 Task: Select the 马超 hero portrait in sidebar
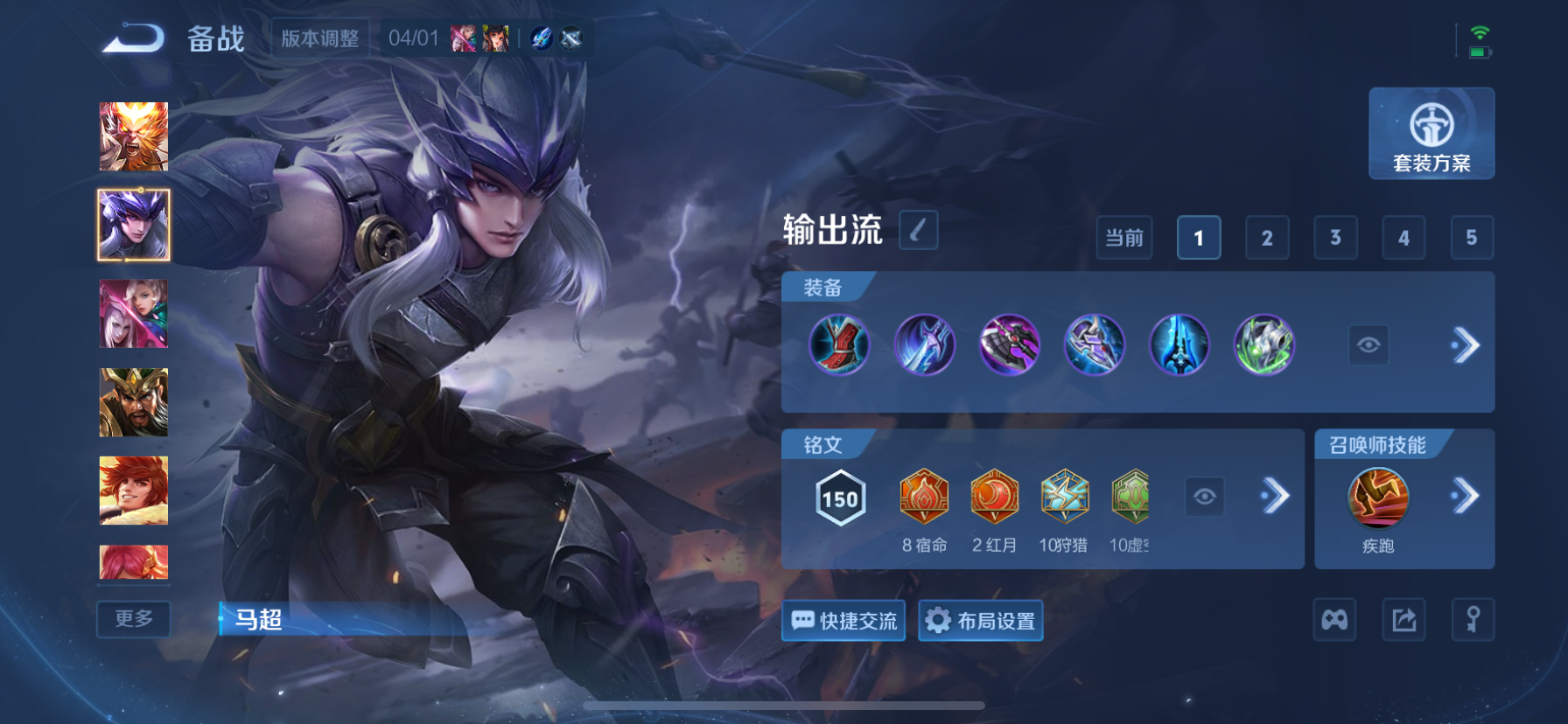coord(133,224)
